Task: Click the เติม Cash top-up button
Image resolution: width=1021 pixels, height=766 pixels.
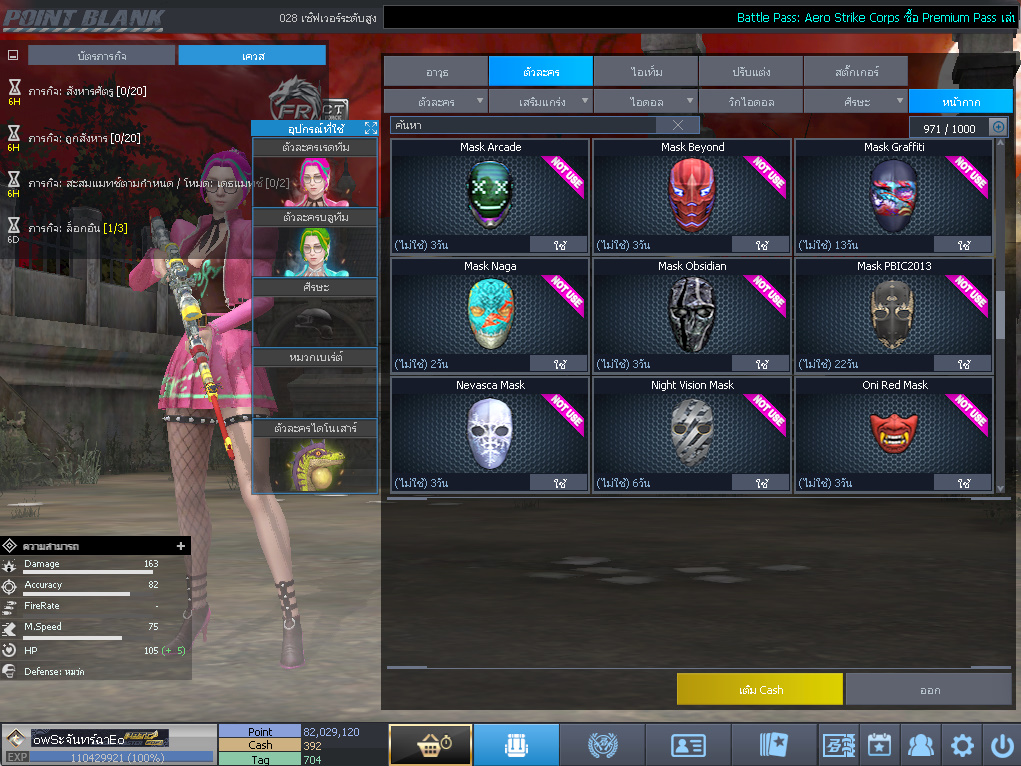Action: coord(759,689)
